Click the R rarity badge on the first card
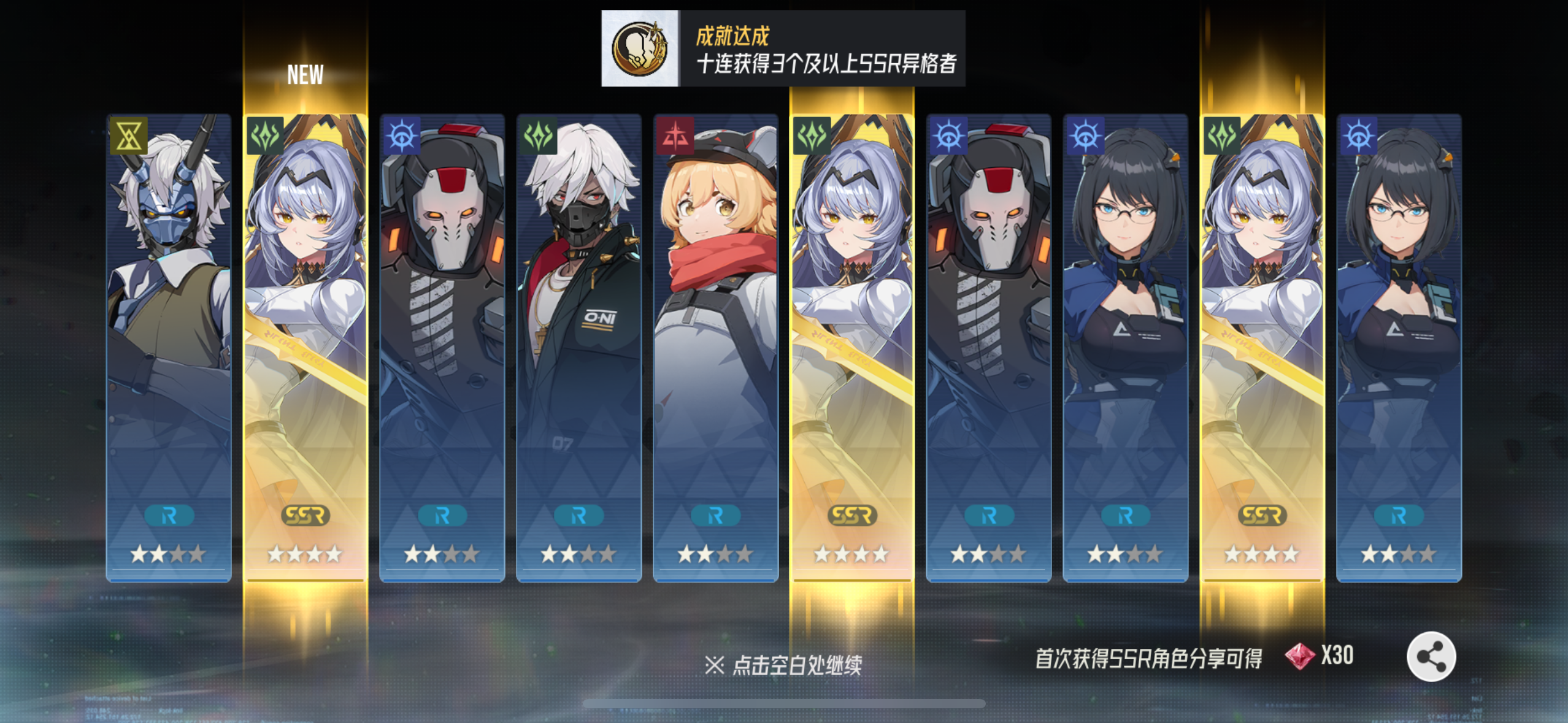 point(169,515)
